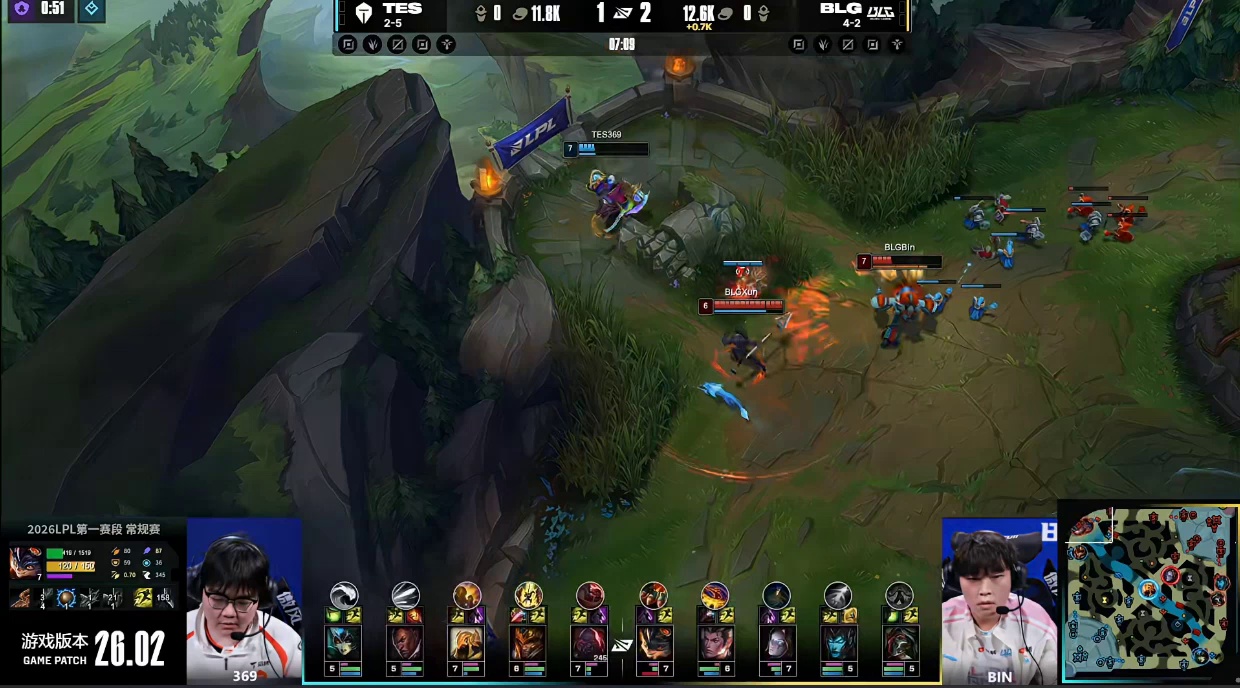Click the blue-ringed orb ability icon
The image size is (1240, 688).
pyautogui.click(x=66, y=598)
